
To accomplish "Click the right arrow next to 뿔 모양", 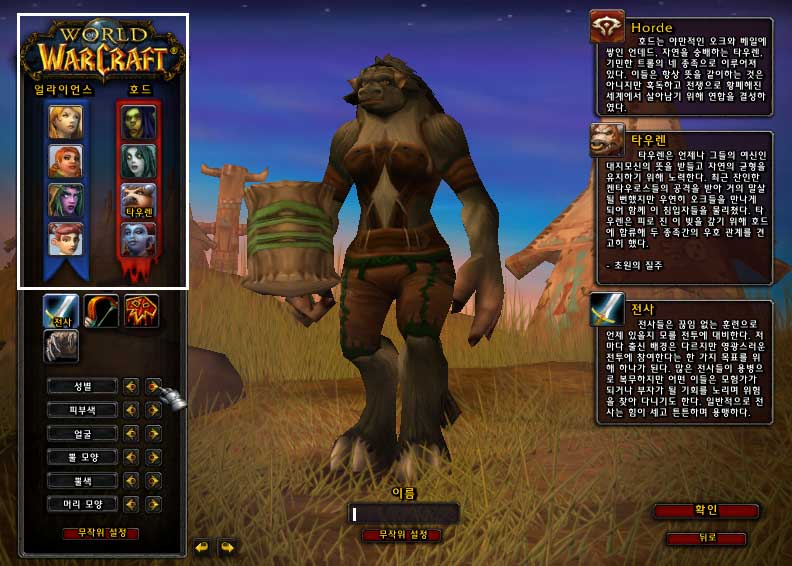I will coord(153,457).
